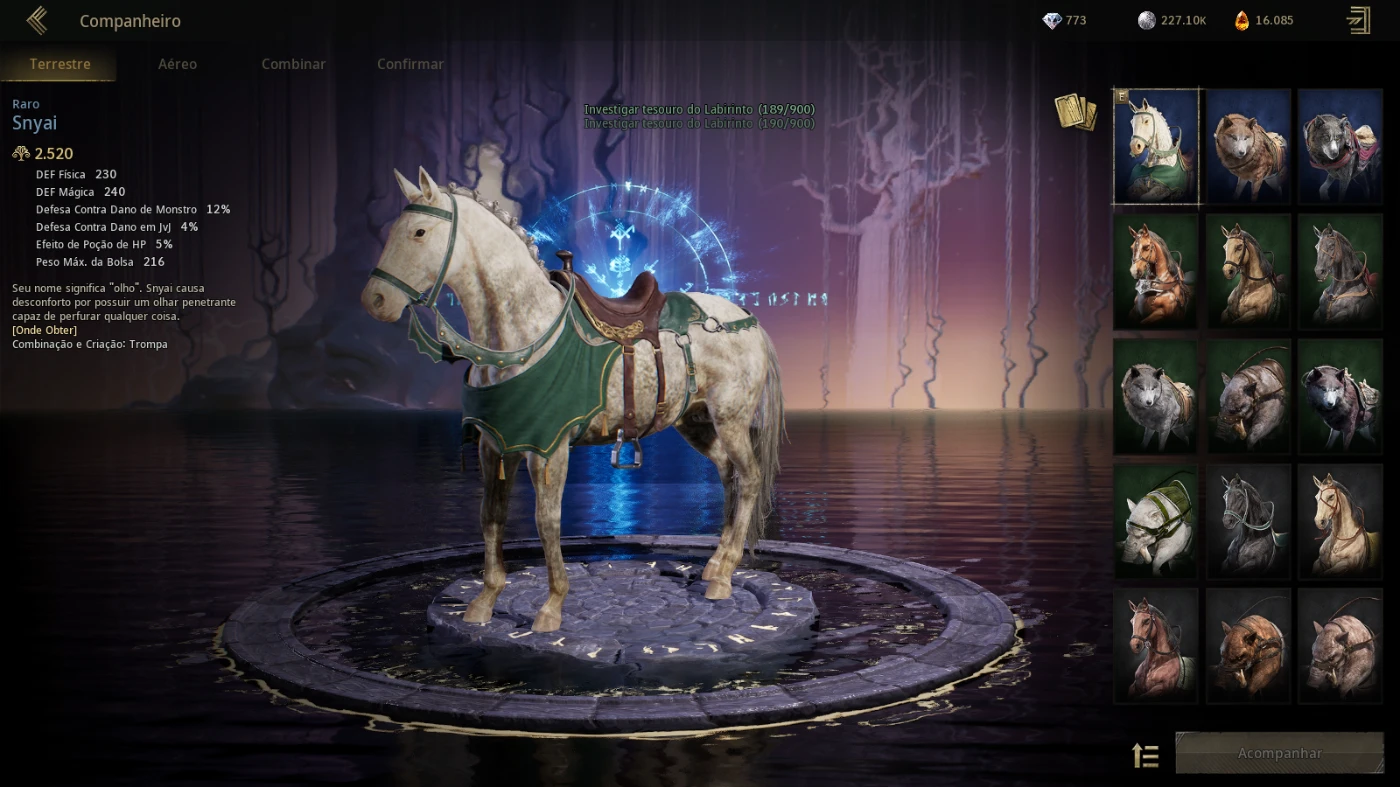
Task: Pick the reddish horse in bottom row
Action: tap(1156, 645)
